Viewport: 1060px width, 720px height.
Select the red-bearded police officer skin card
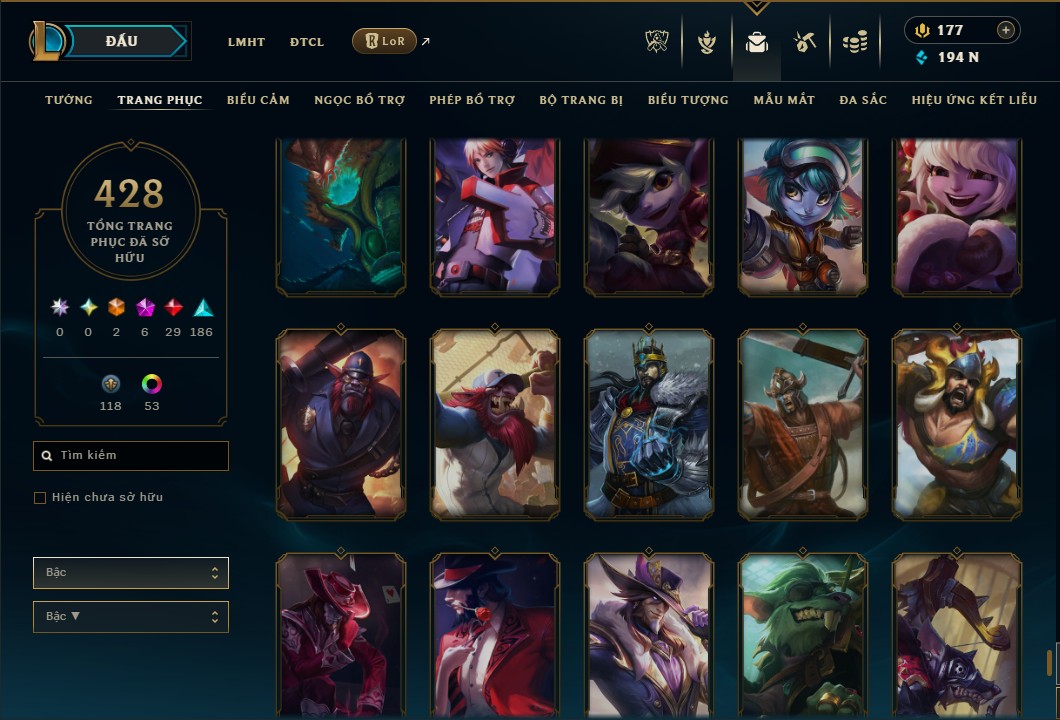(341, 425)
